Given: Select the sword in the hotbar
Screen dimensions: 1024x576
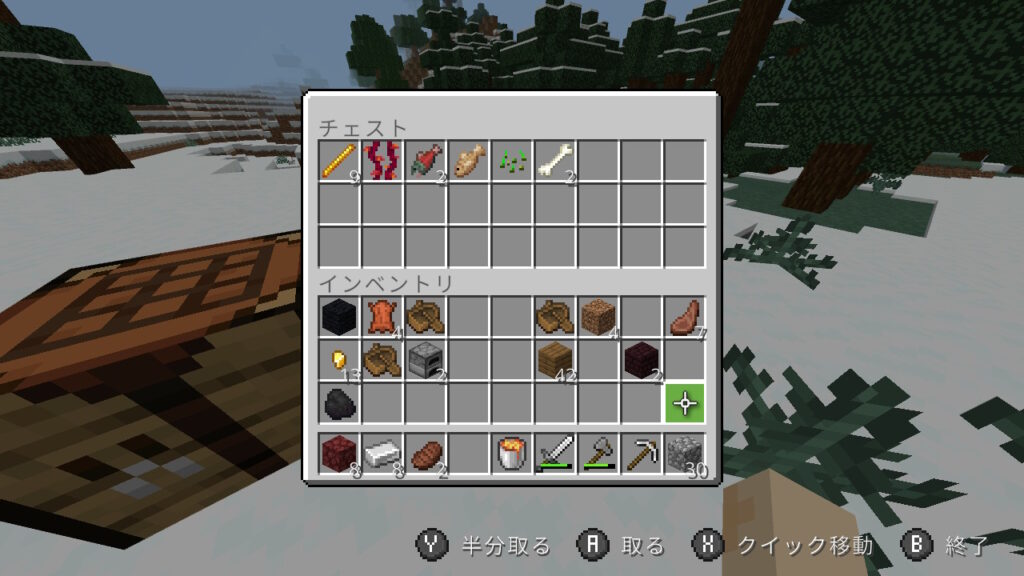Looking at the screenshot, I should pyautogui.click(x=555, y=455).
